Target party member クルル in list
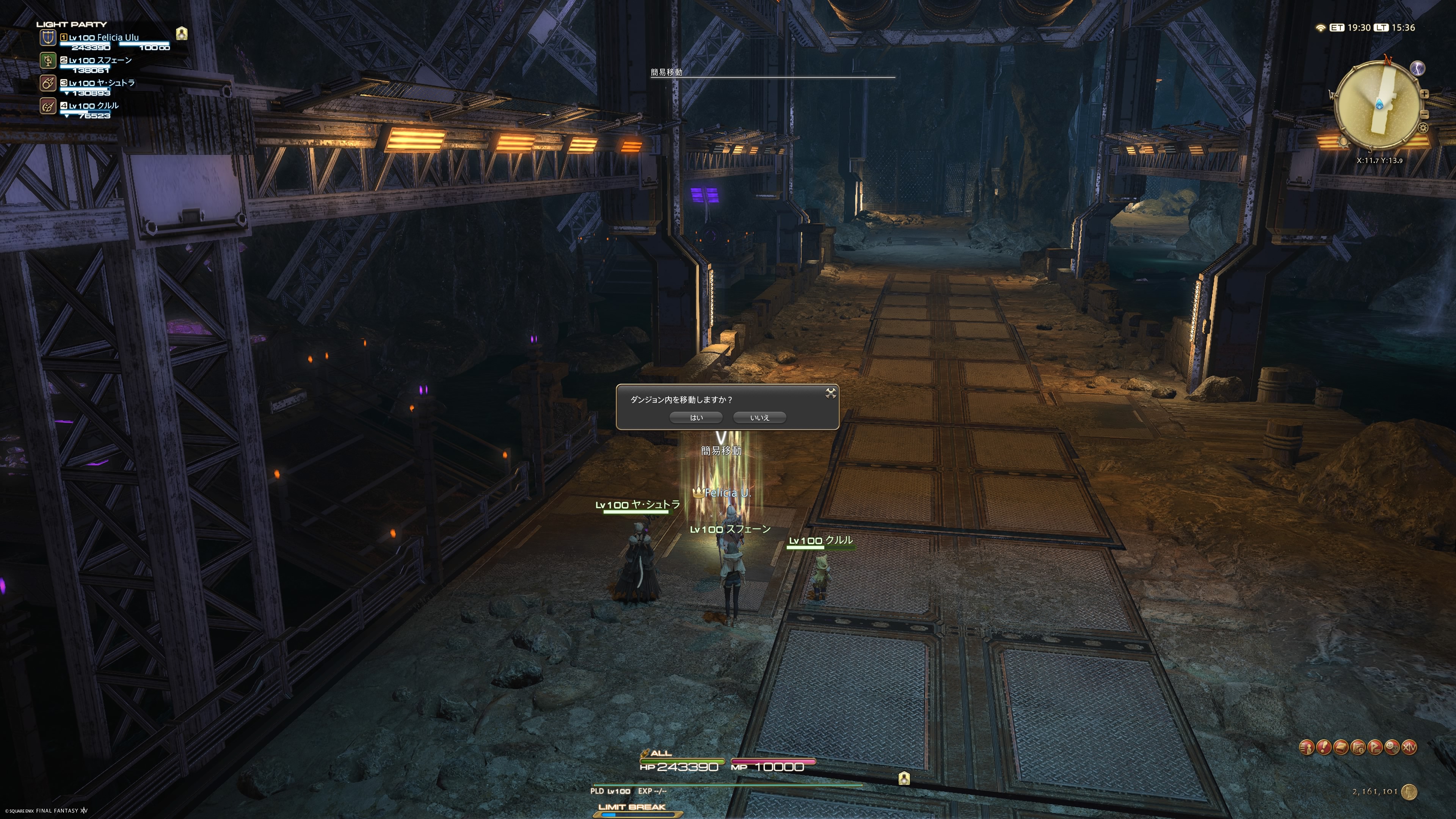Image resolution: width=1456 pixels, height=819 pixels. click(93, 106)
